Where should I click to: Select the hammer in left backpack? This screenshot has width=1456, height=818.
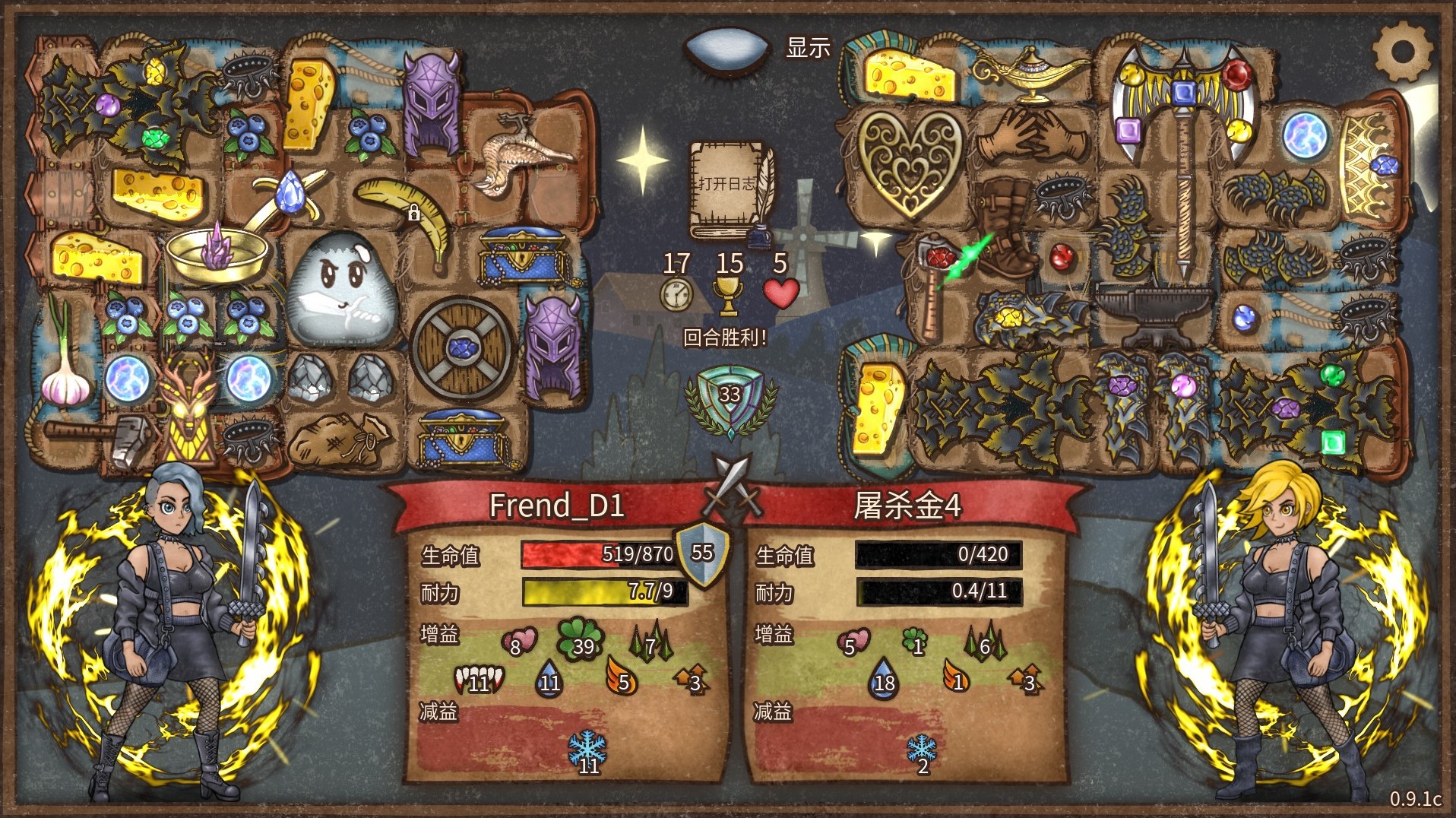(x=99, y=439)
